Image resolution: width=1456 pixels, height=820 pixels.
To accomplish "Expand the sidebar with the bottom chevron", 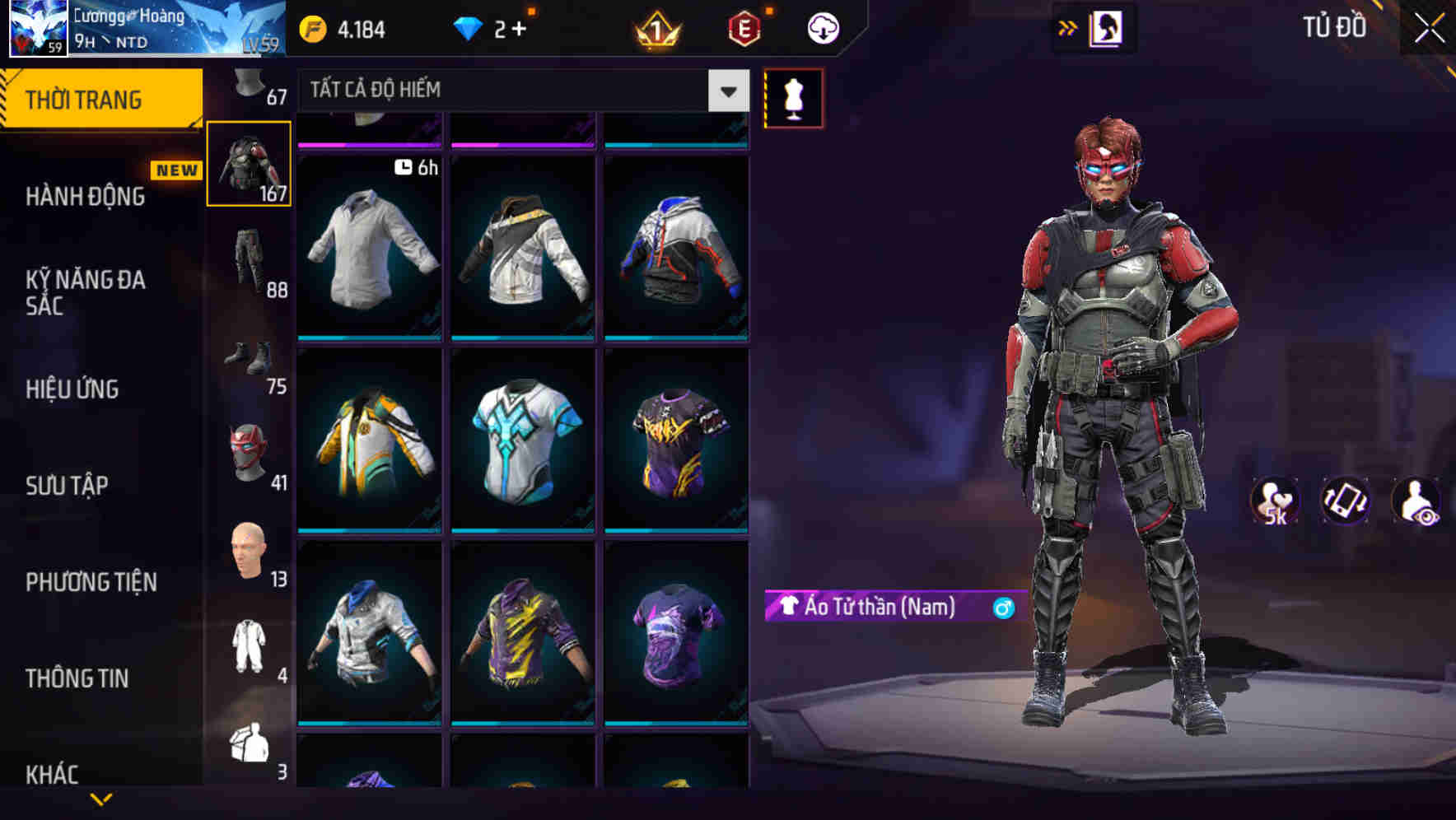I will 101,800.
